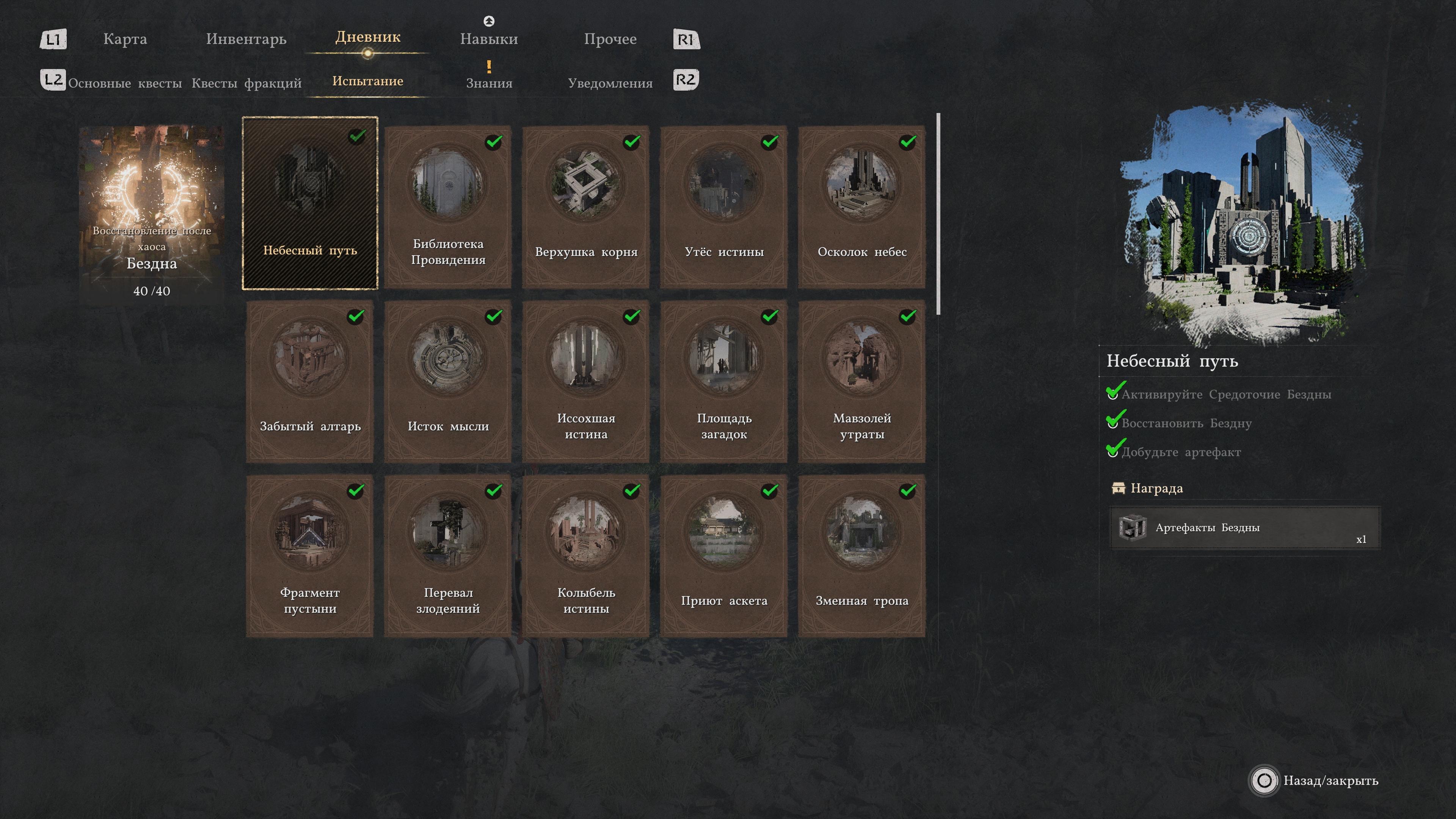Pick the Осколок небес trial card
Image resolution: width=1456 pixels, height=819 pixels.
[x=862, y=206]
